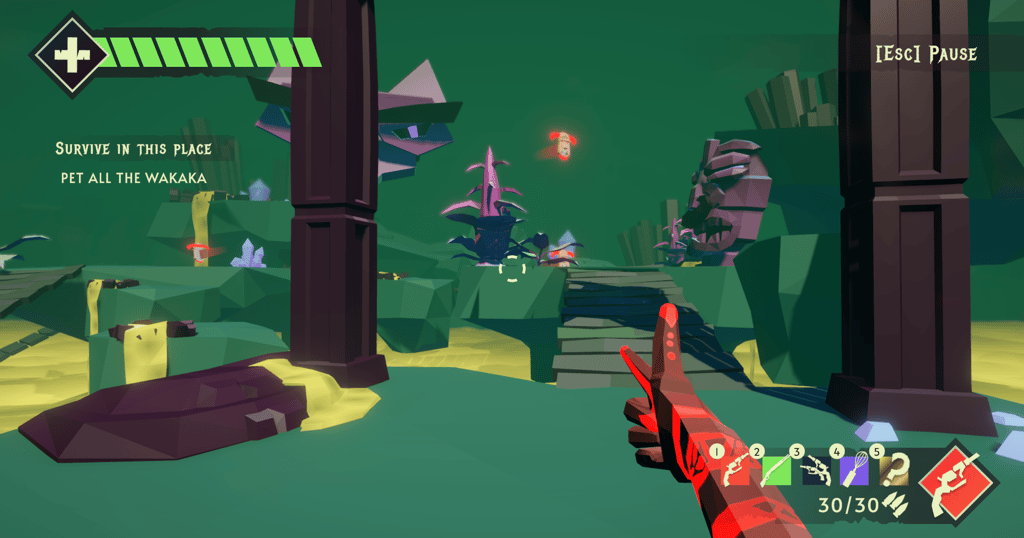1024x538 pixels.
Task: Click the large red equipped weapon diamond
Action: 955,482
